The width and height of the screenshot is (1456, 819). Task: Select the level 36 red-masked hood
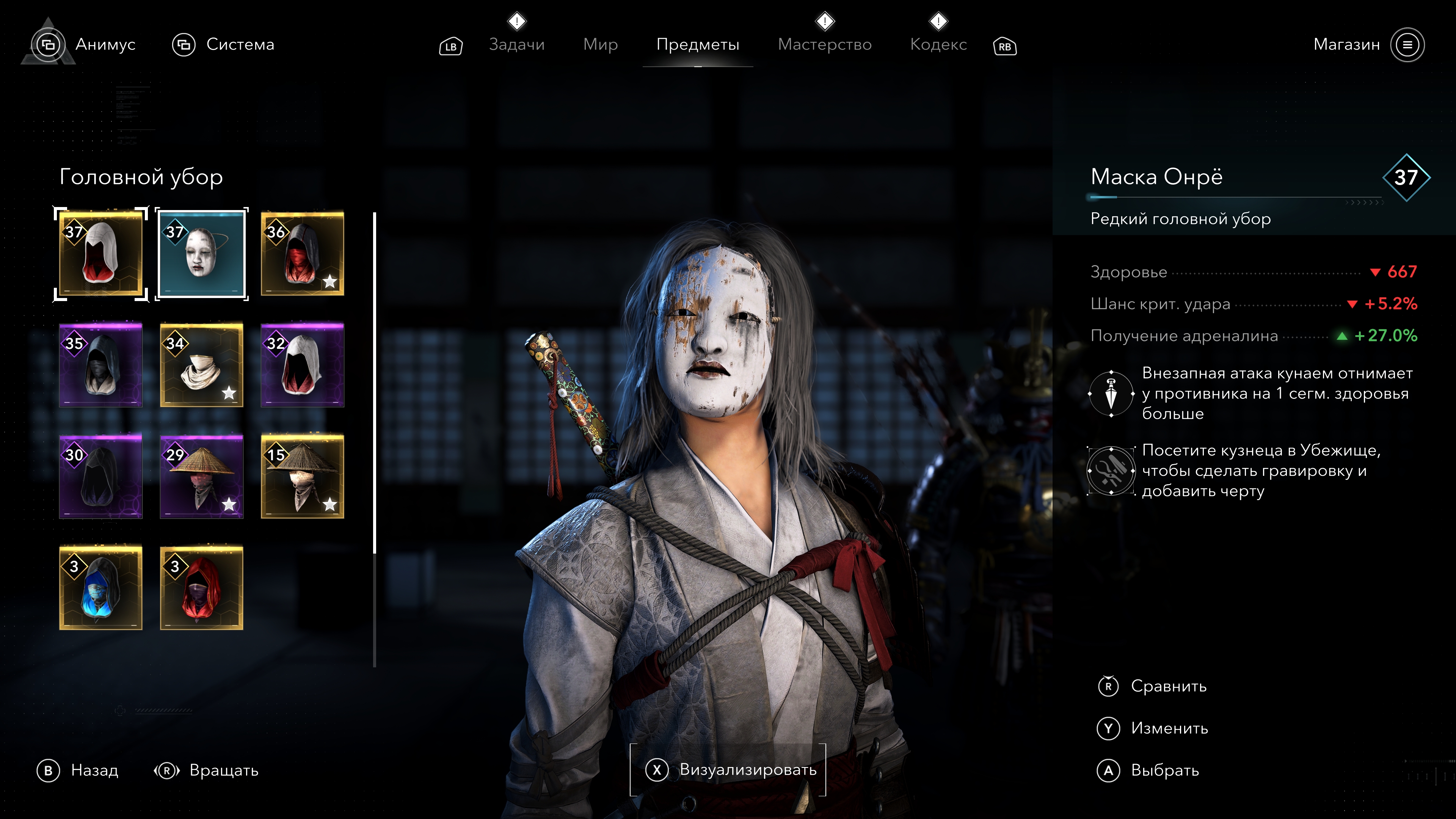[303, 254]
